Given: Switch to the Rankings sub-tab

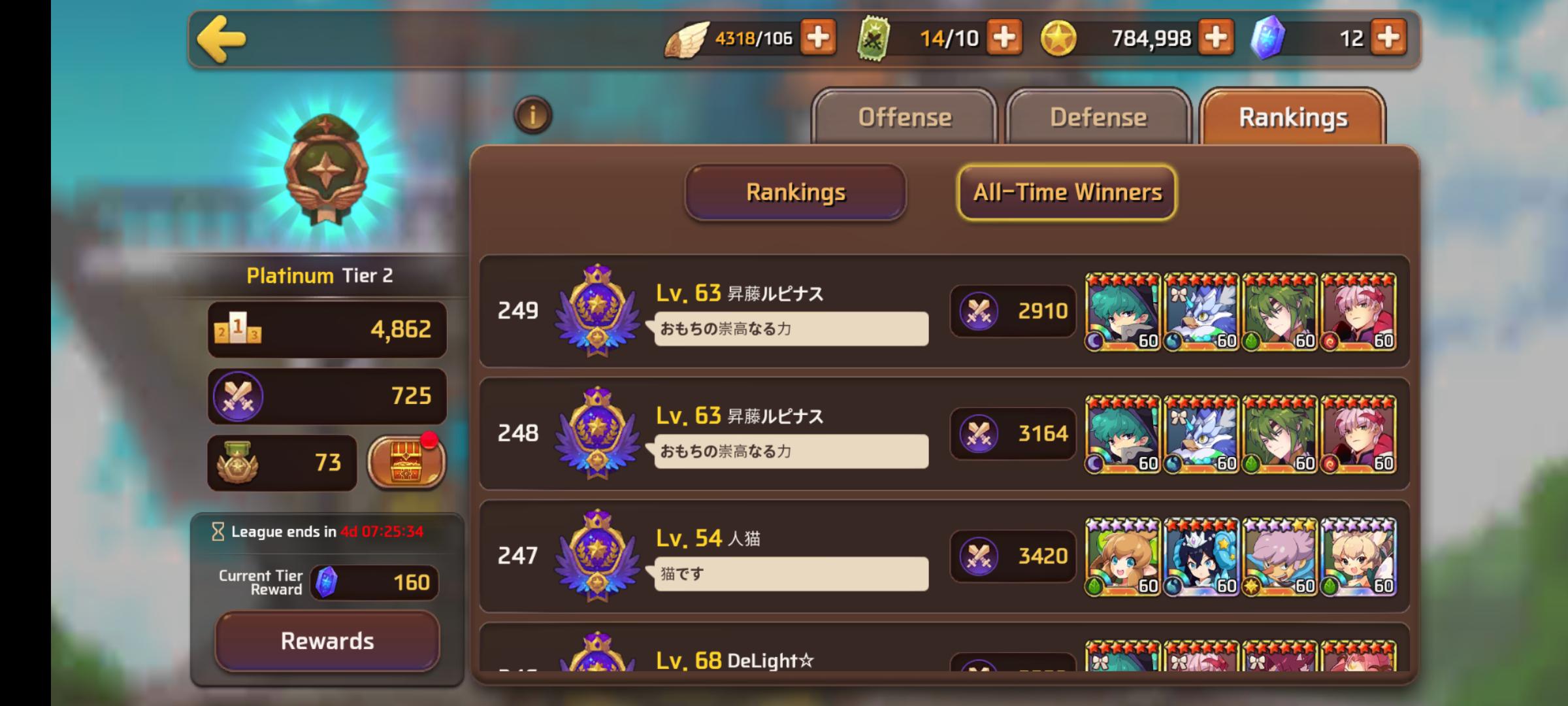Looking at the screenshot, I should tap(796, 192).
